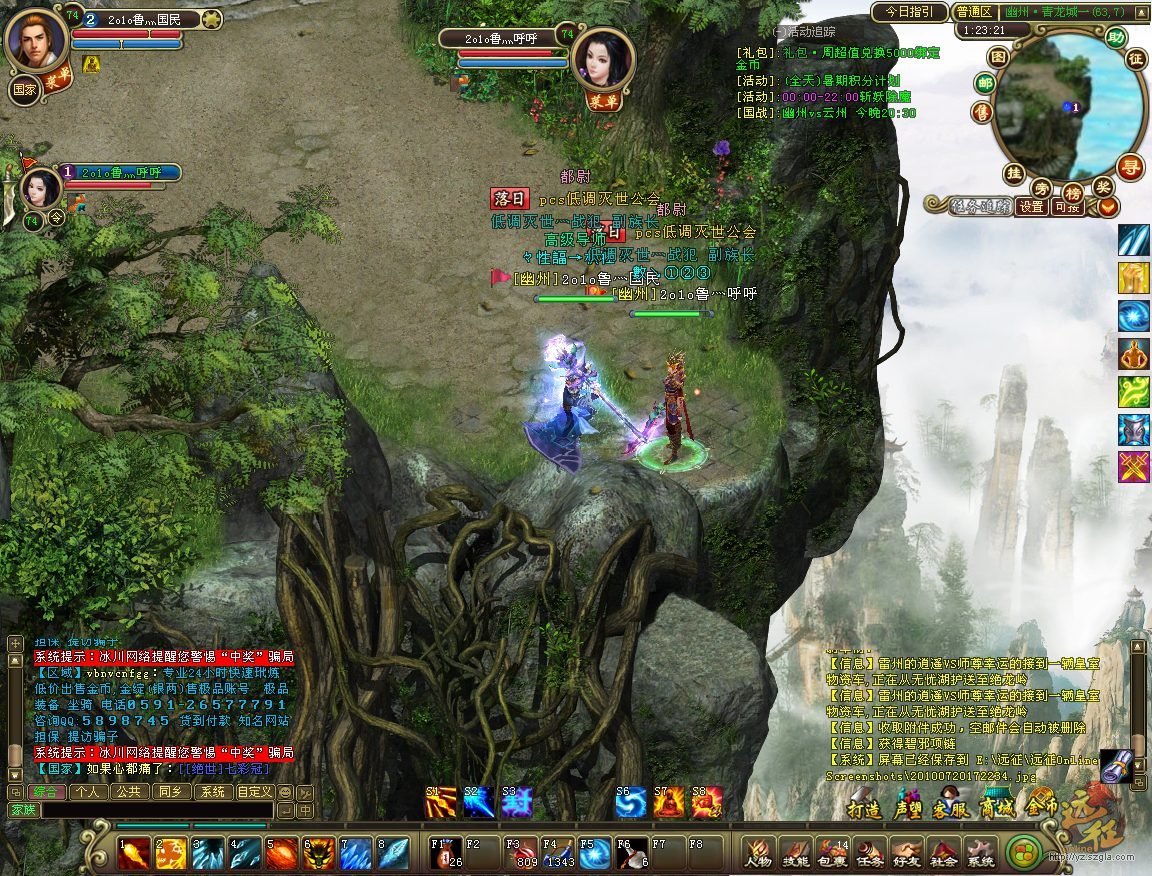1152x876 pixels.
Task: Open the 人物 character panel
Action: (758, 853)
